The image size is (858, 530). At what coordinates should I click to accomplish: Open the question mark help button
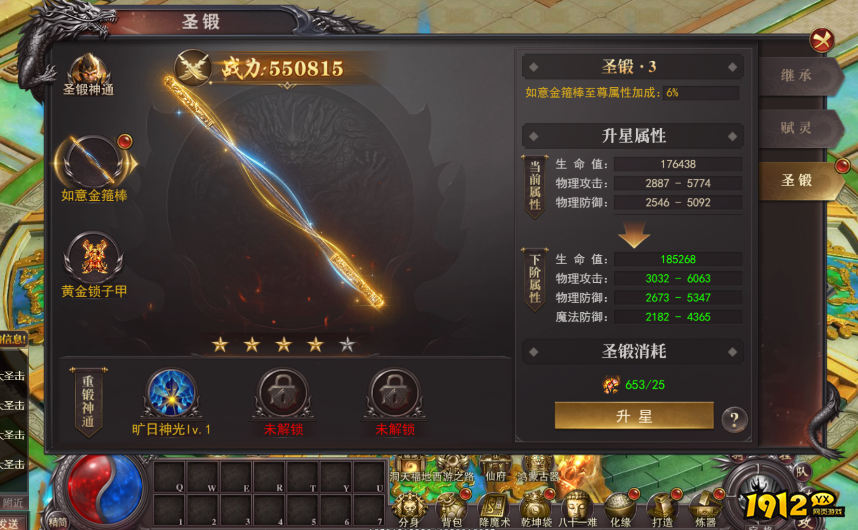pyautogui.click(x=734, y=419)
